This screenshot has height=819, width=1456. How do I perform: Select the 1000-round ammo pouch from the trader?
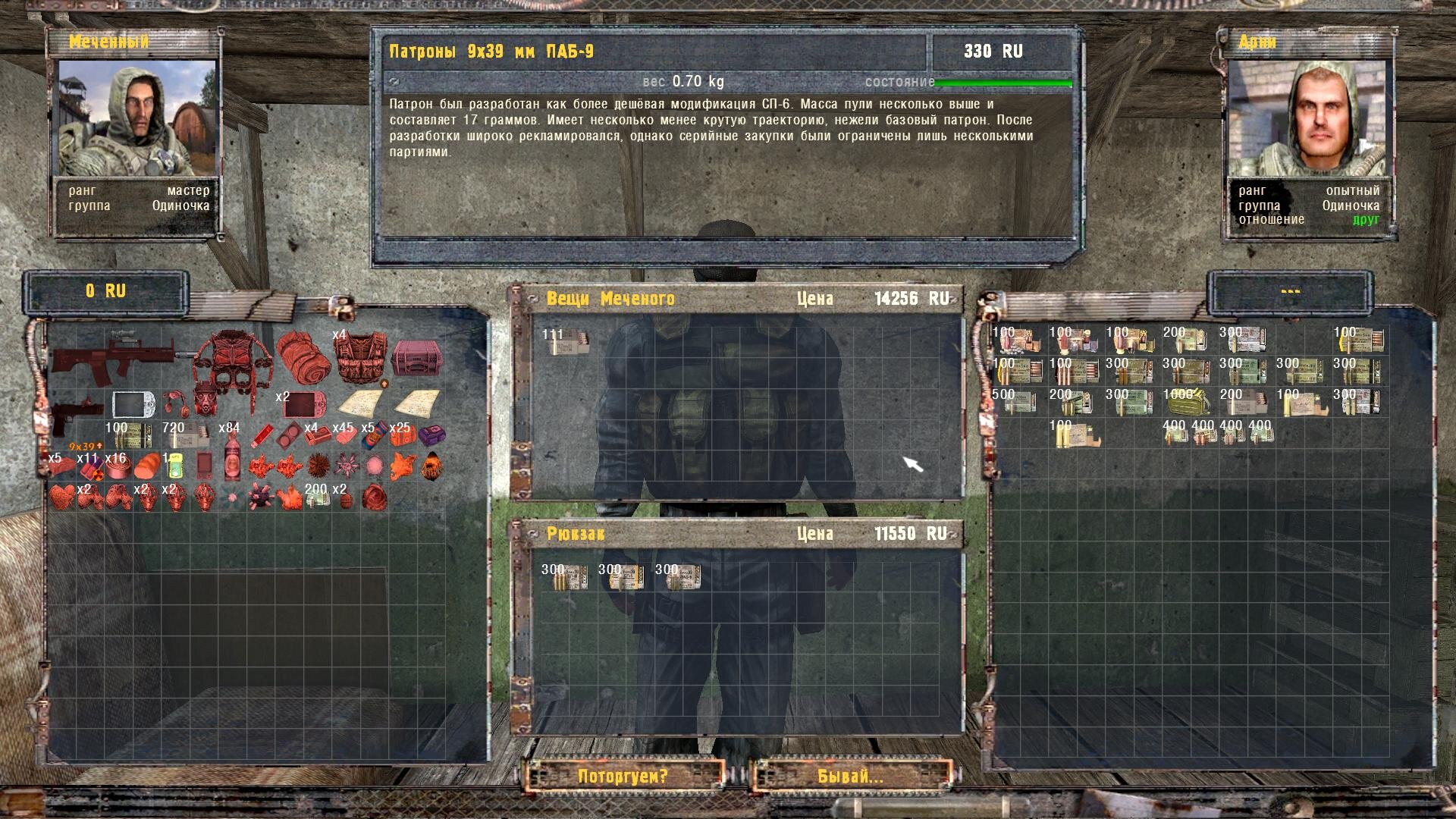1184,402
